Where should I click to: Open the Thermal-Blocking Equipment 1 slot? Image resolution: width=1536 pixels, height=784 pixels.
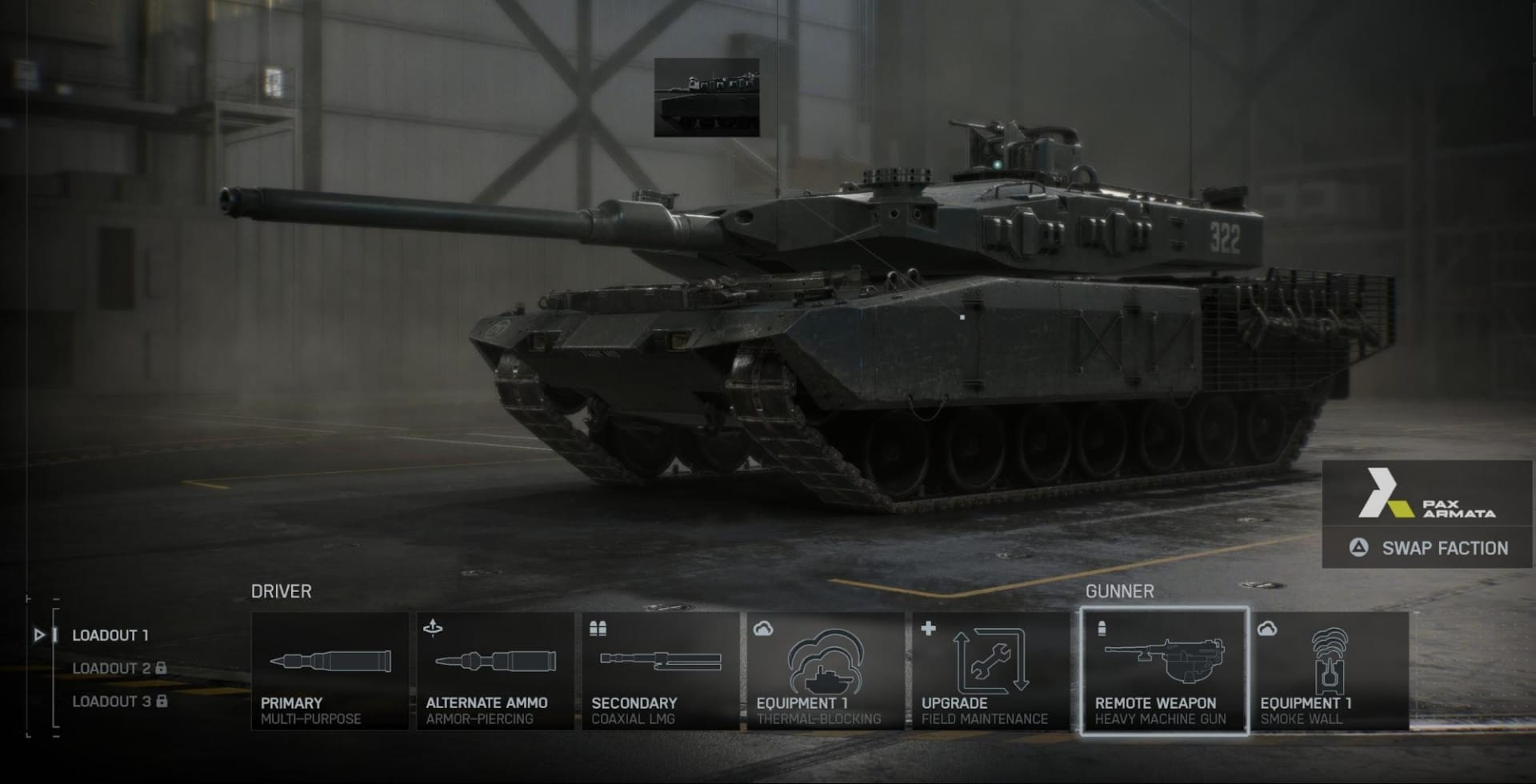click(826, 672)
